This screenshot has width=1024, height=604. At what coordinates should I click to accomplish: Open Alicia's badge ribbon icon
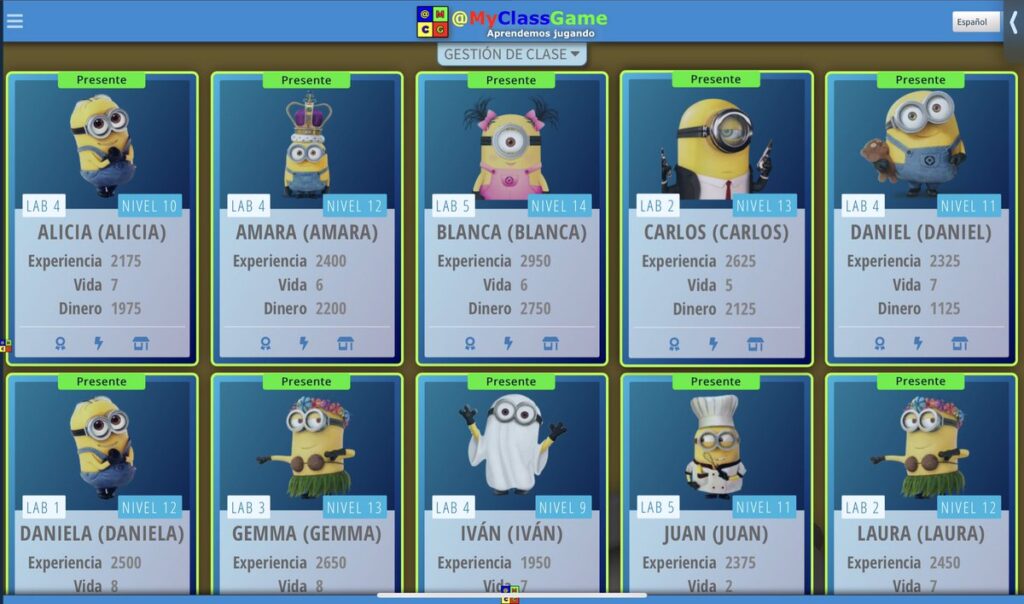pyautogui.click(x=61, y=343)
